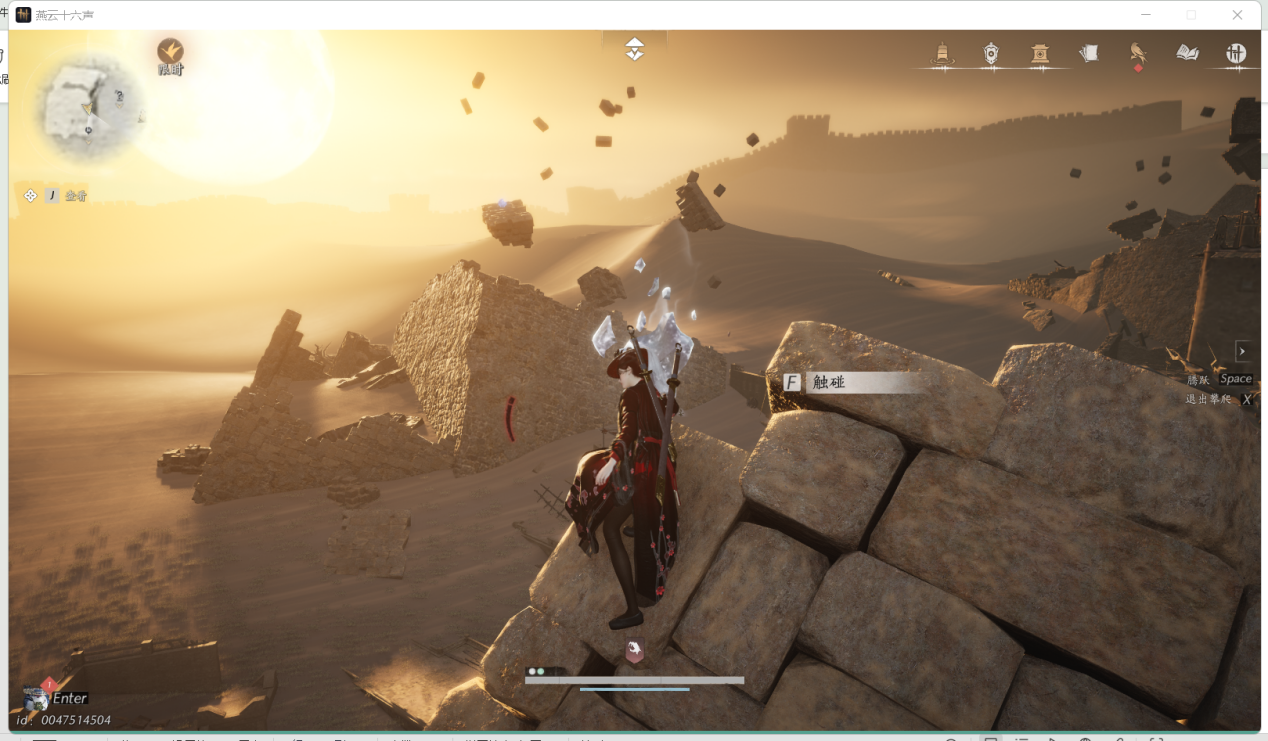Open the shrine building icon menu
The image size is (1268, 741).
(1040, 54)
